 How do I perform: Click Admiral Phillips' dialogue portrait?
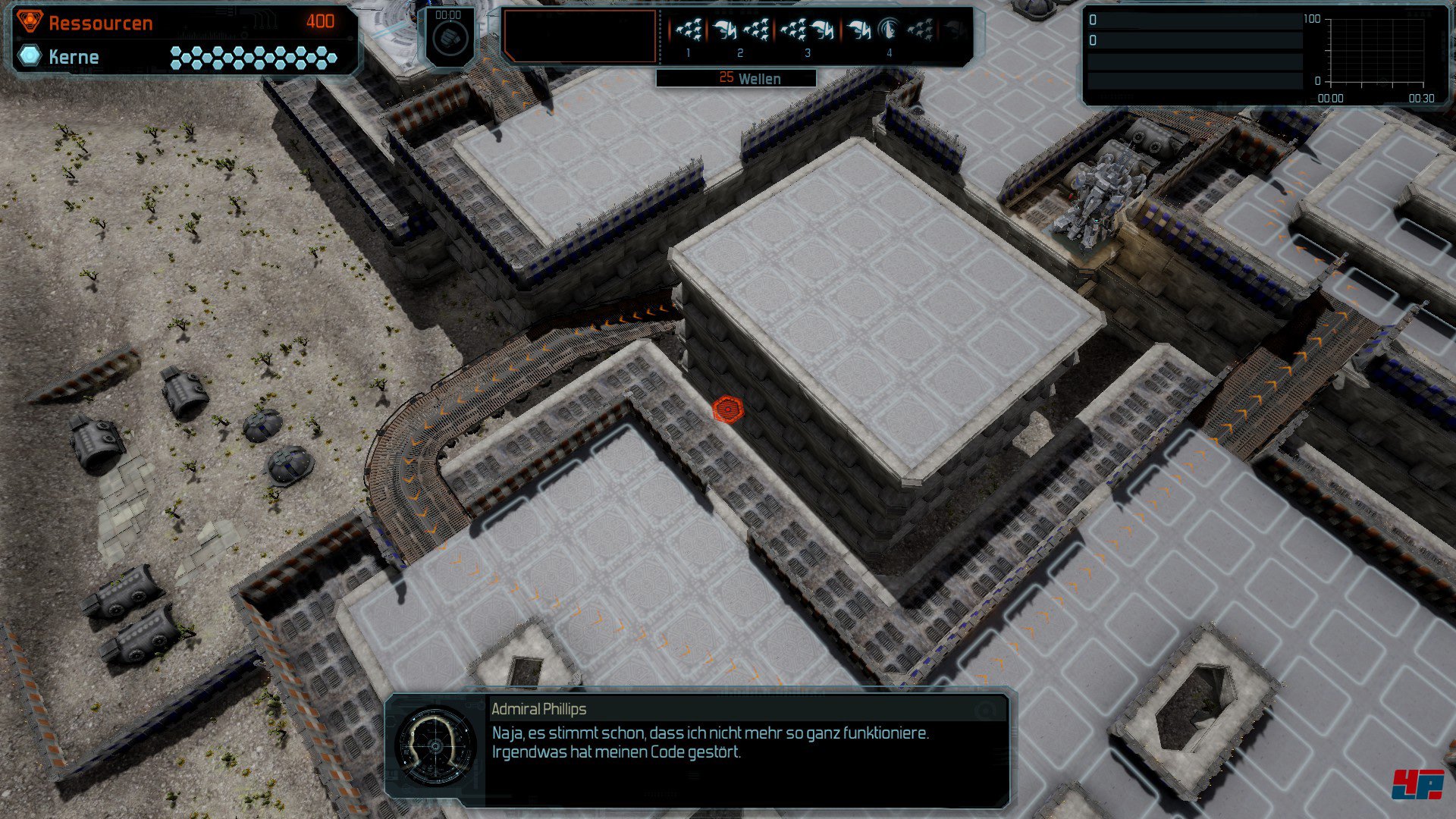(x=436, y=746)
